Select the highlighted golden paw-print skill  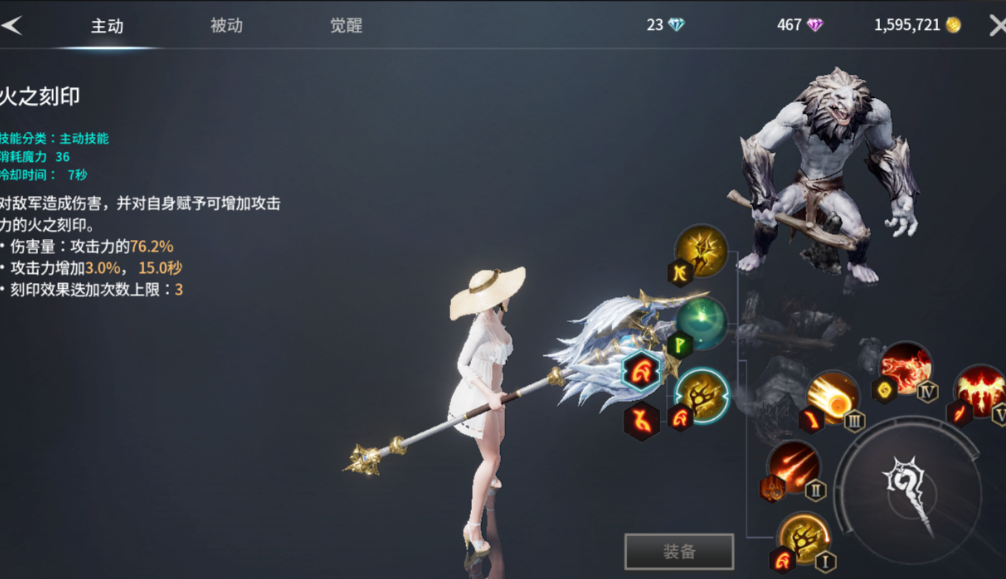pyautogui.click(x=702, y=393)
